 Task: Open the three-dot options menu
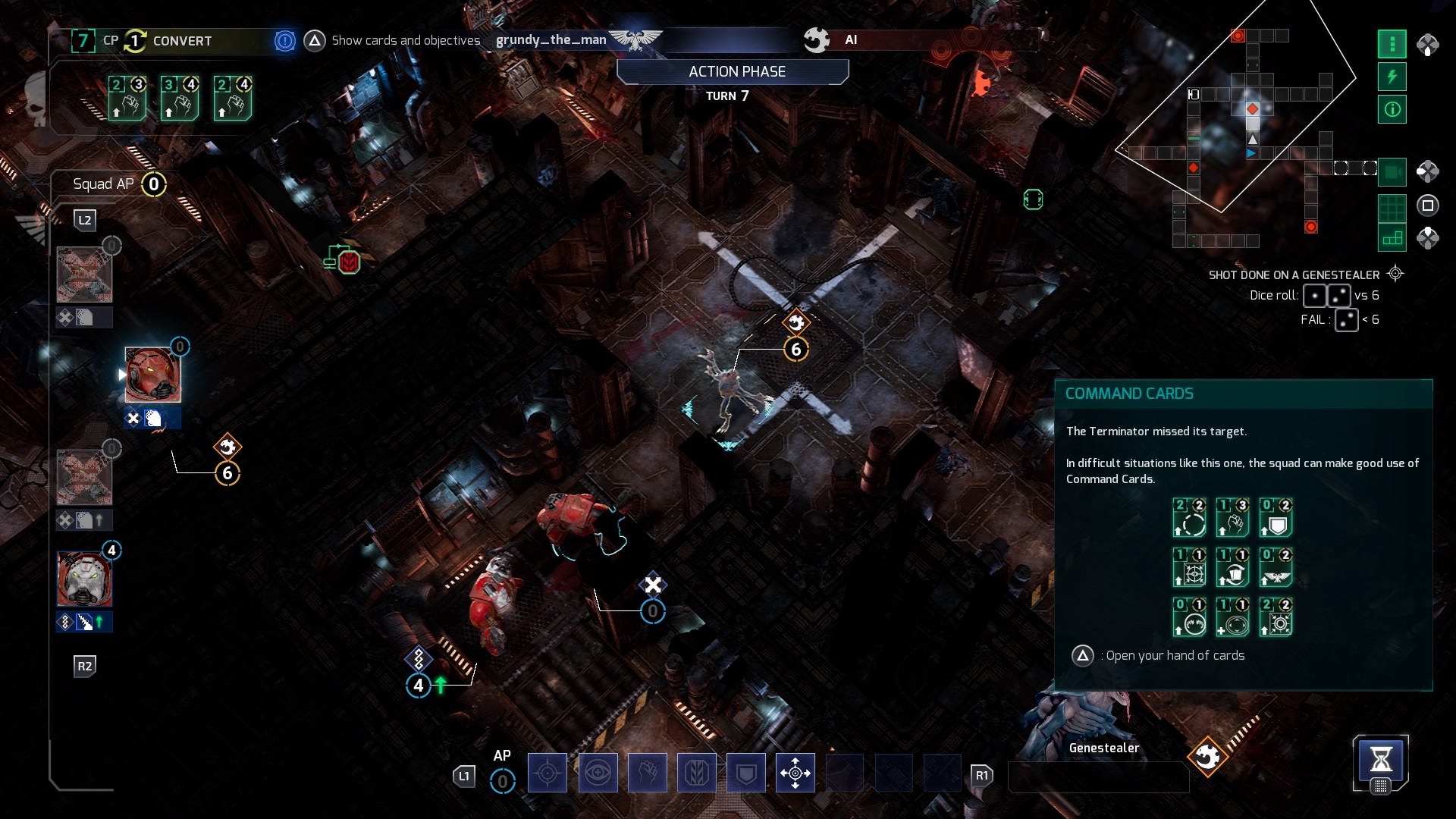click(1392, 44)
